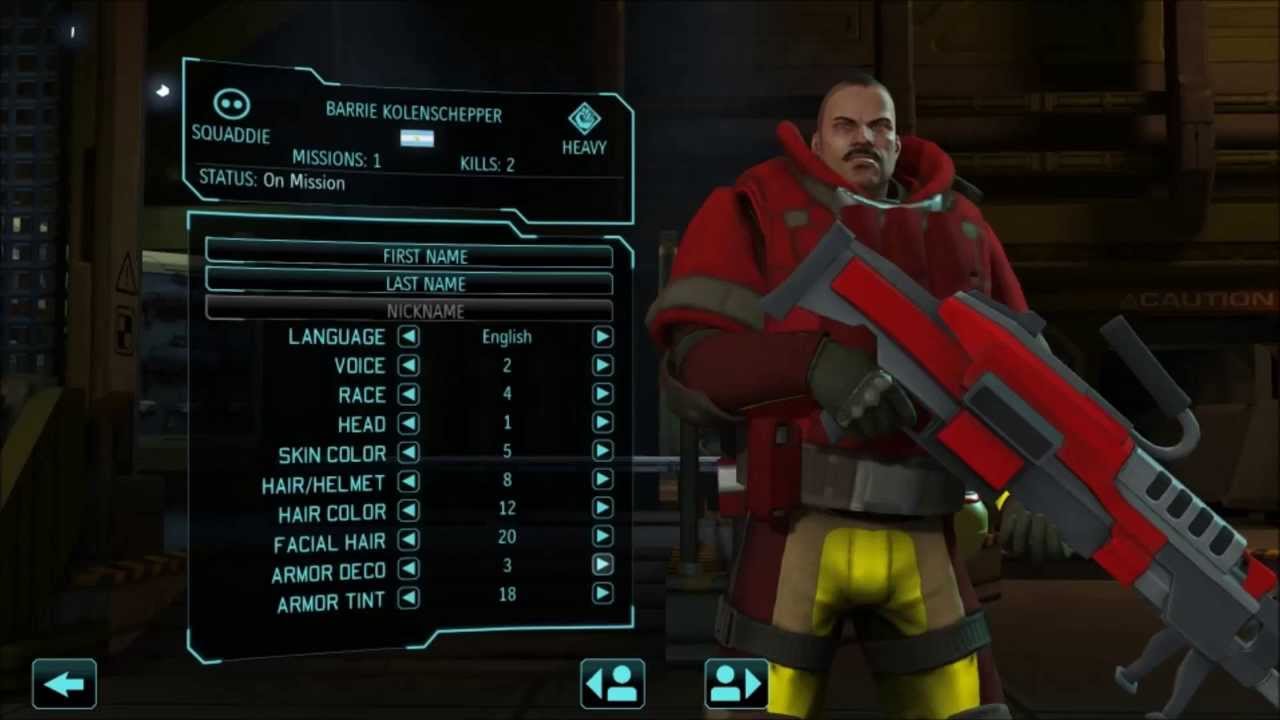This screenshot has height=720, width=1280.
Task: Click the Armor Deco right arrow
Action: (602, 566)
